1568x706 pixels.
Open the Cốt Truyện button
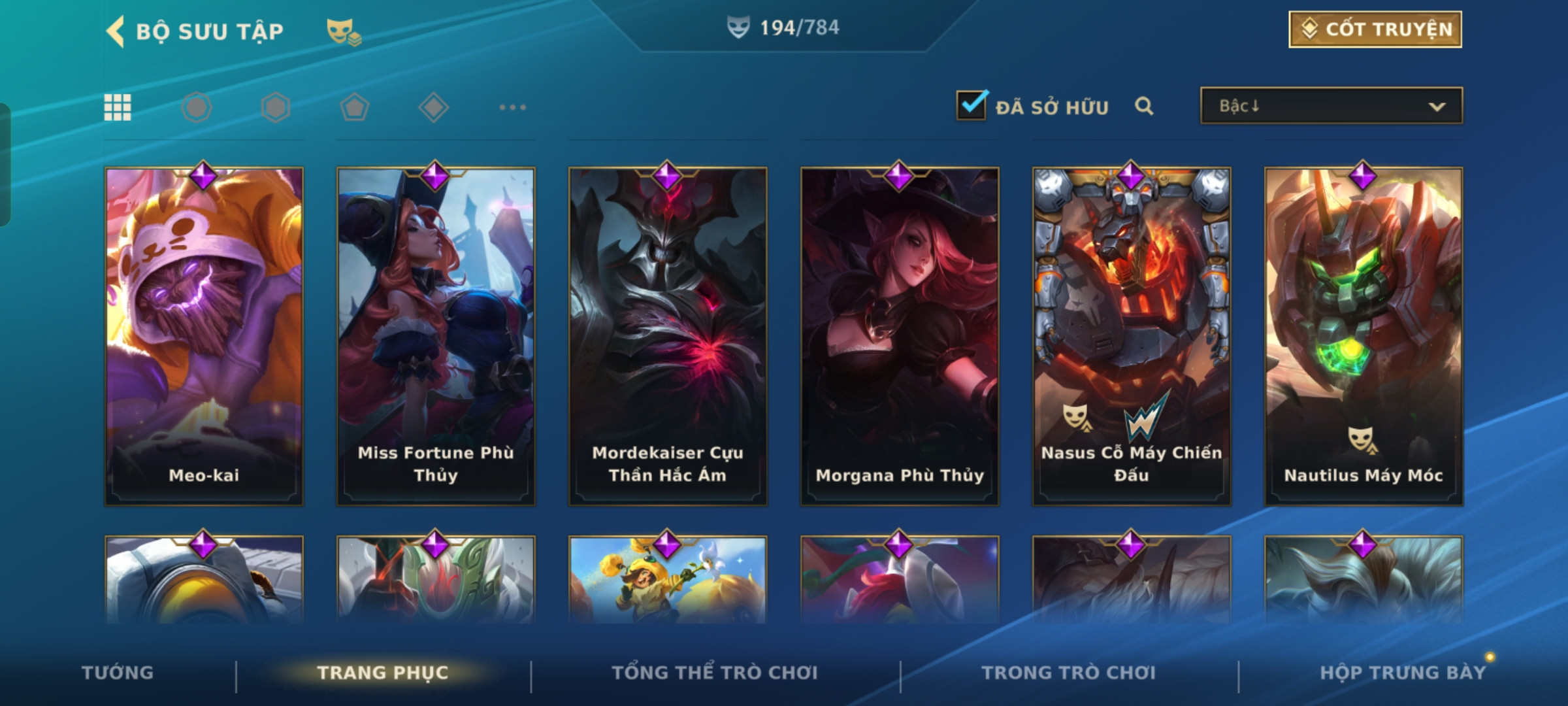(1375, 29)
